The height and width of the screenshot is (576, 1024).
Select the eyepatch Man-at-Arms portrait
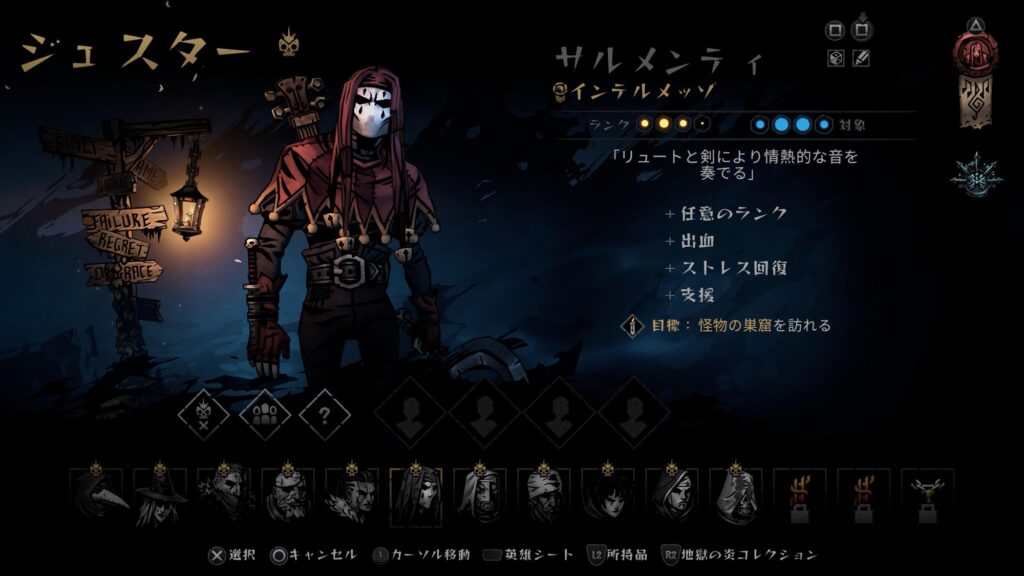[288, 497]
